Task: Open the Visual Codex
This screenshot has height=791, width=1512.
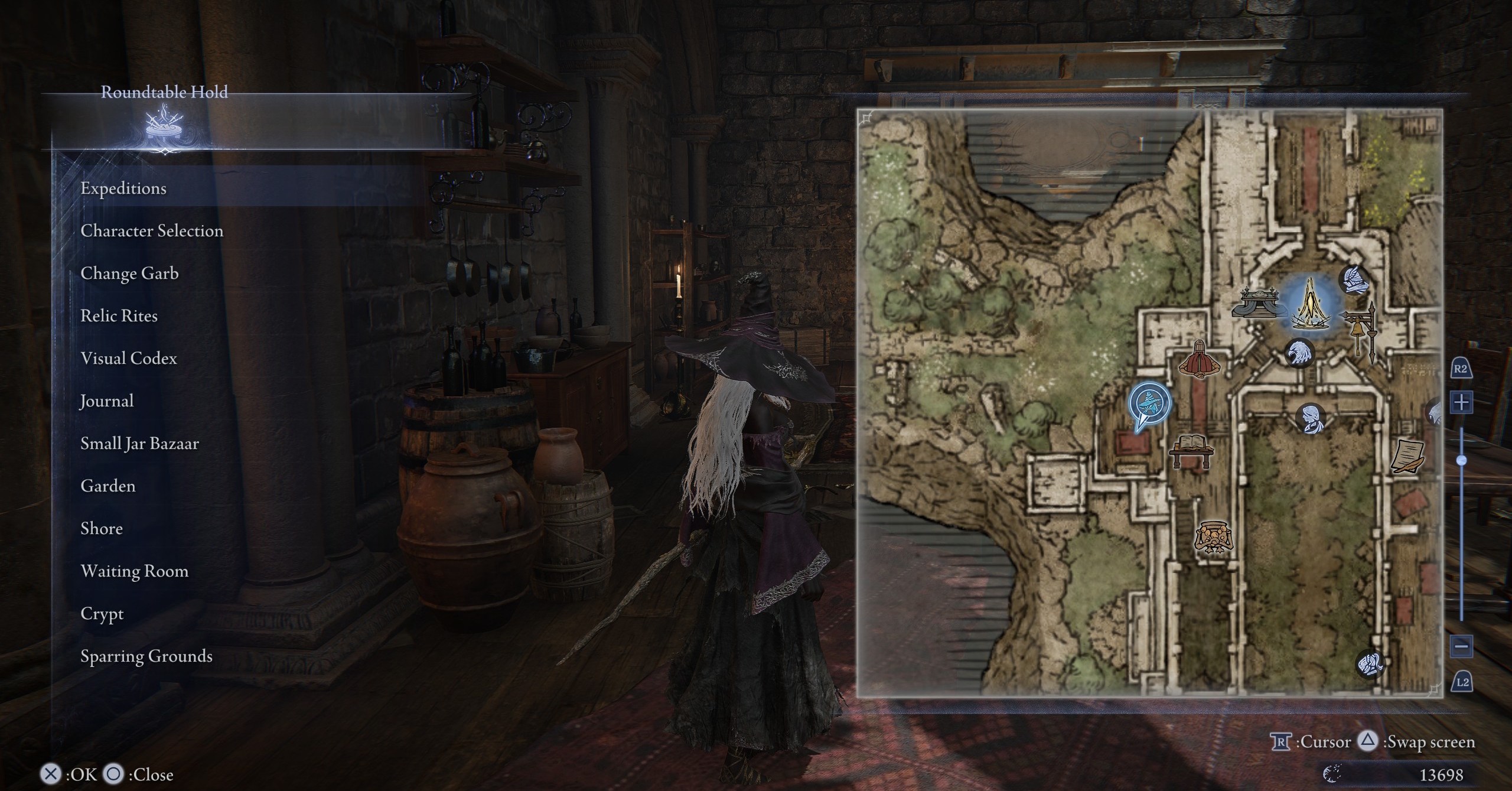Action: (x=129, y=358)
